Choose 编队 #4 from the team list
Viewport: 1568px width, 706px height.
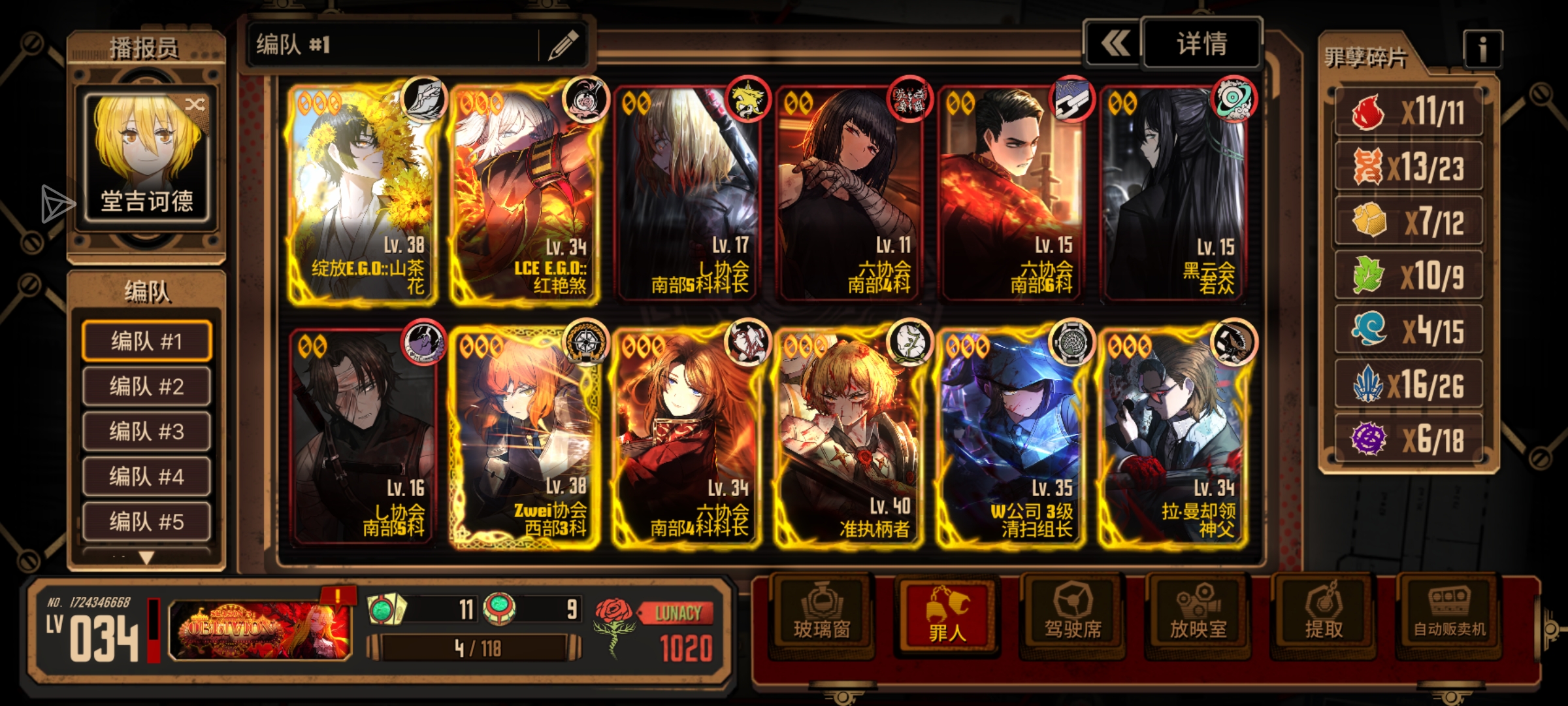[x=146, y=476]
